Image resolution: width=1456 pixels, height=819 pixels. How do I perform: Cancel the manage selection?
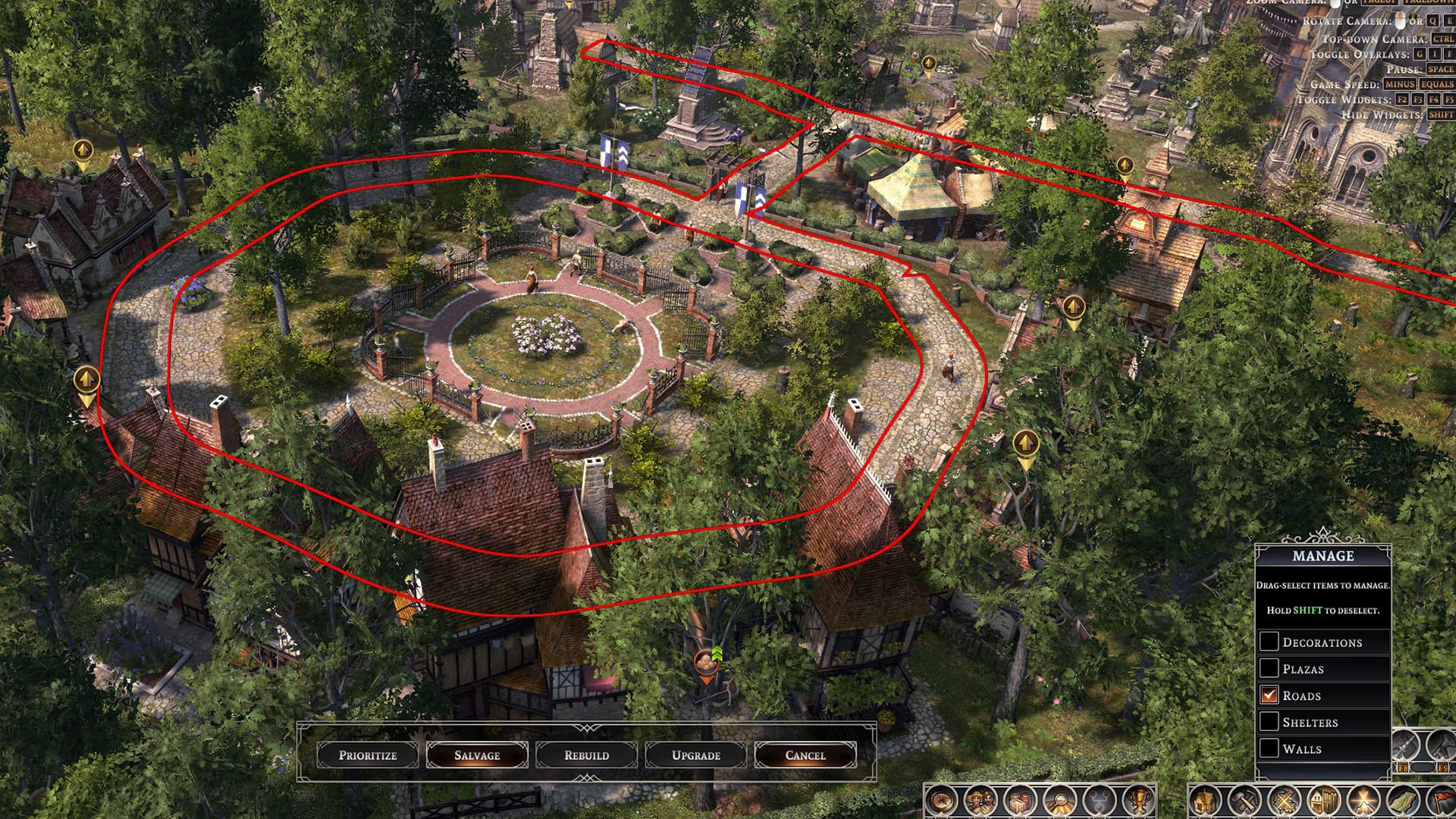click(x=805, y=755)
